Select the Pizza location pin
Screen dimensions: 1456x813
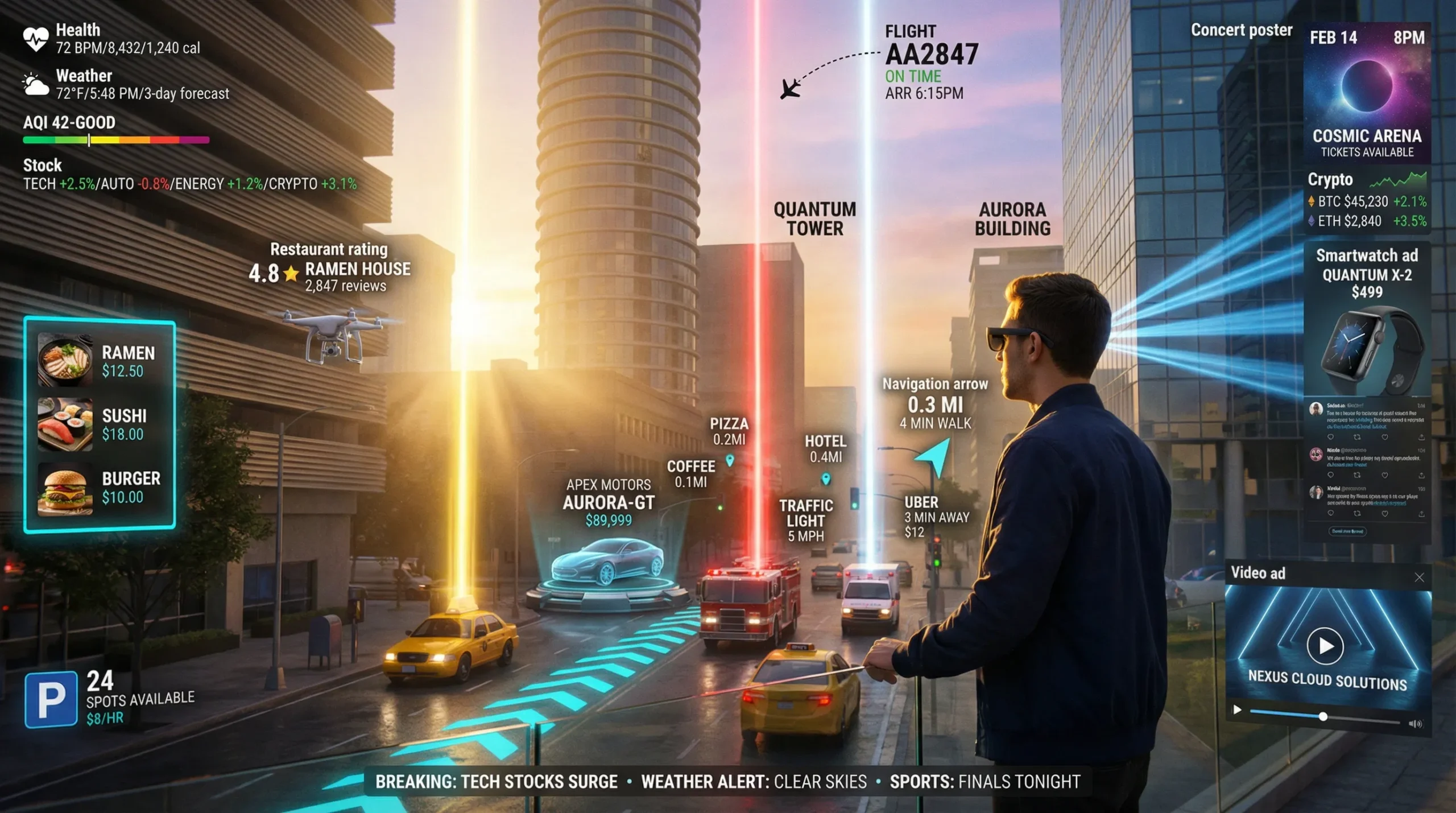(730, 460)
